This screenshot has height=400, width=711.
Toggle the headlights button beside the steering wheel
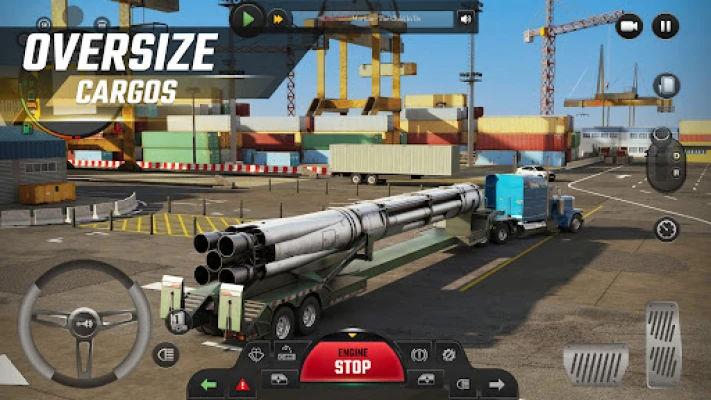click(x=166, y=353)
